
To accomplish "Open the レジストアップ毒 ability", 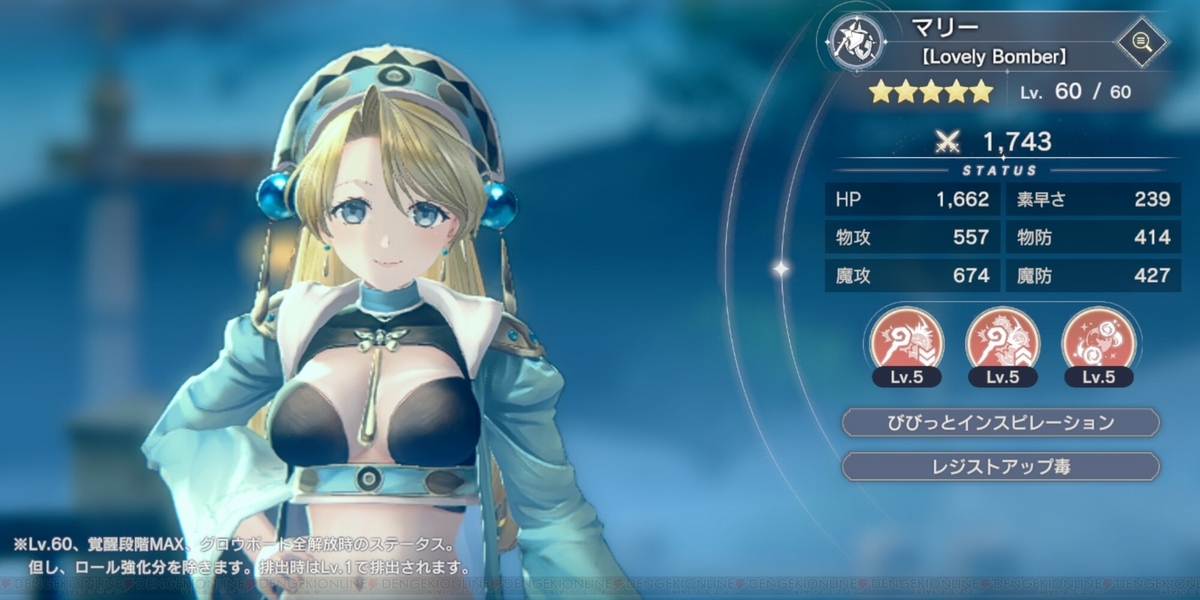I will tap(1001, 467).
